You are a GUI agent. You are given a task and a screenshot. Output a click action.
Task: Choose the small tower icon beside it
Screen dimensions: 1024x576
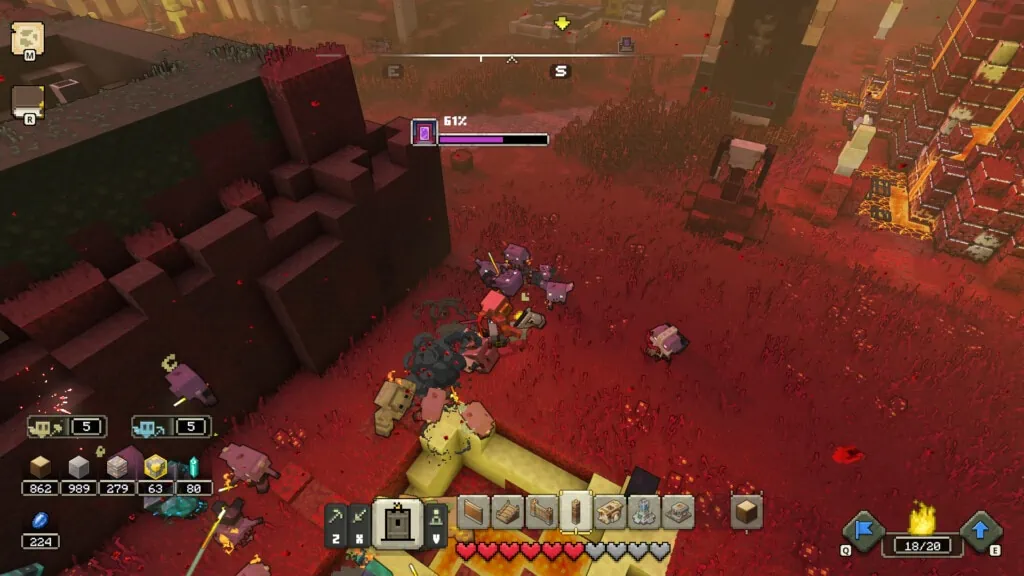(436, 517)
